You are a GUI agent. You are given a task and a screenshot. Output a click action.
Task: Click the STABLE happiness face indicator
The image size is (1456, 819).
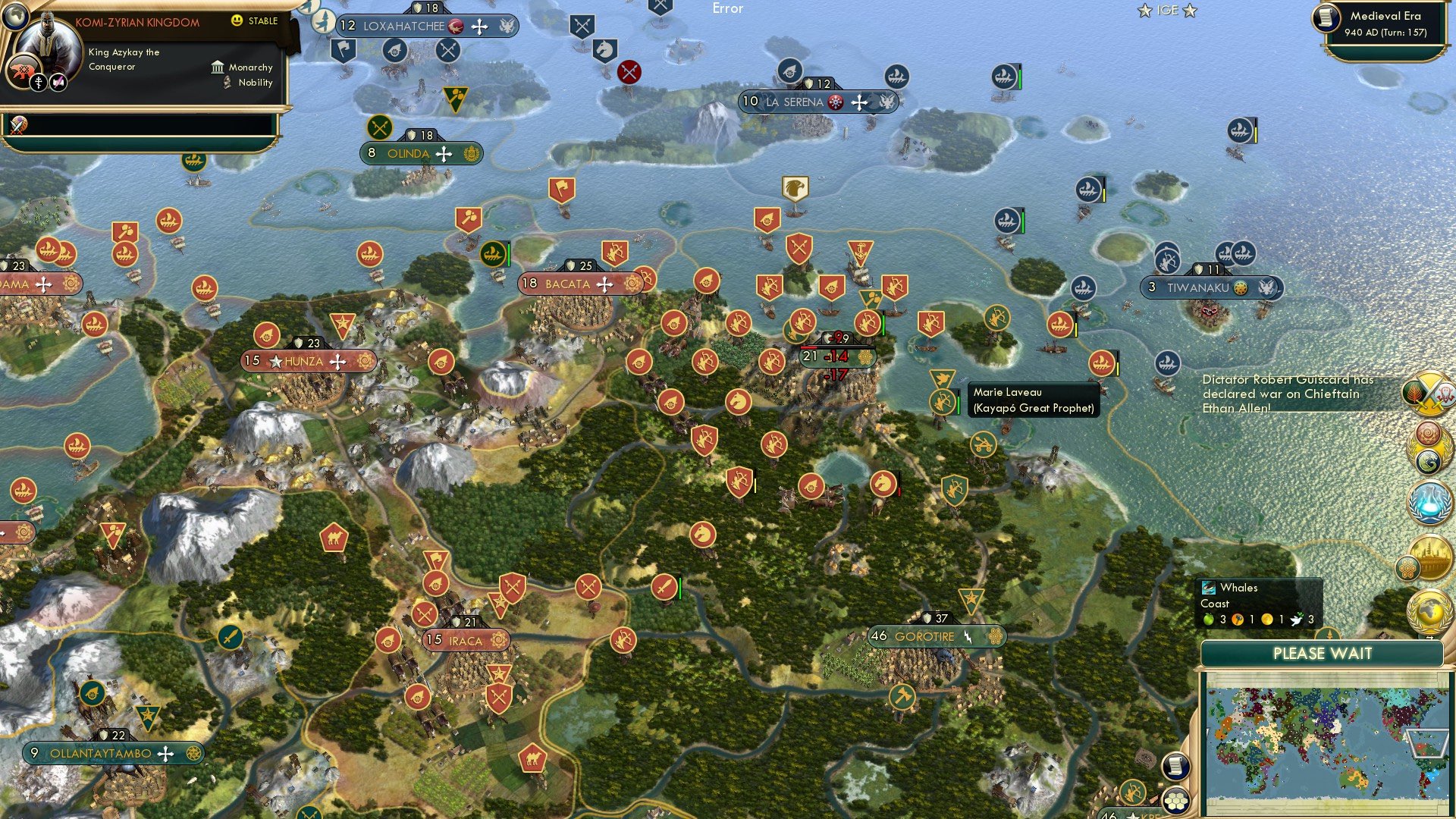pyautogui.click(x=238, y=22)
